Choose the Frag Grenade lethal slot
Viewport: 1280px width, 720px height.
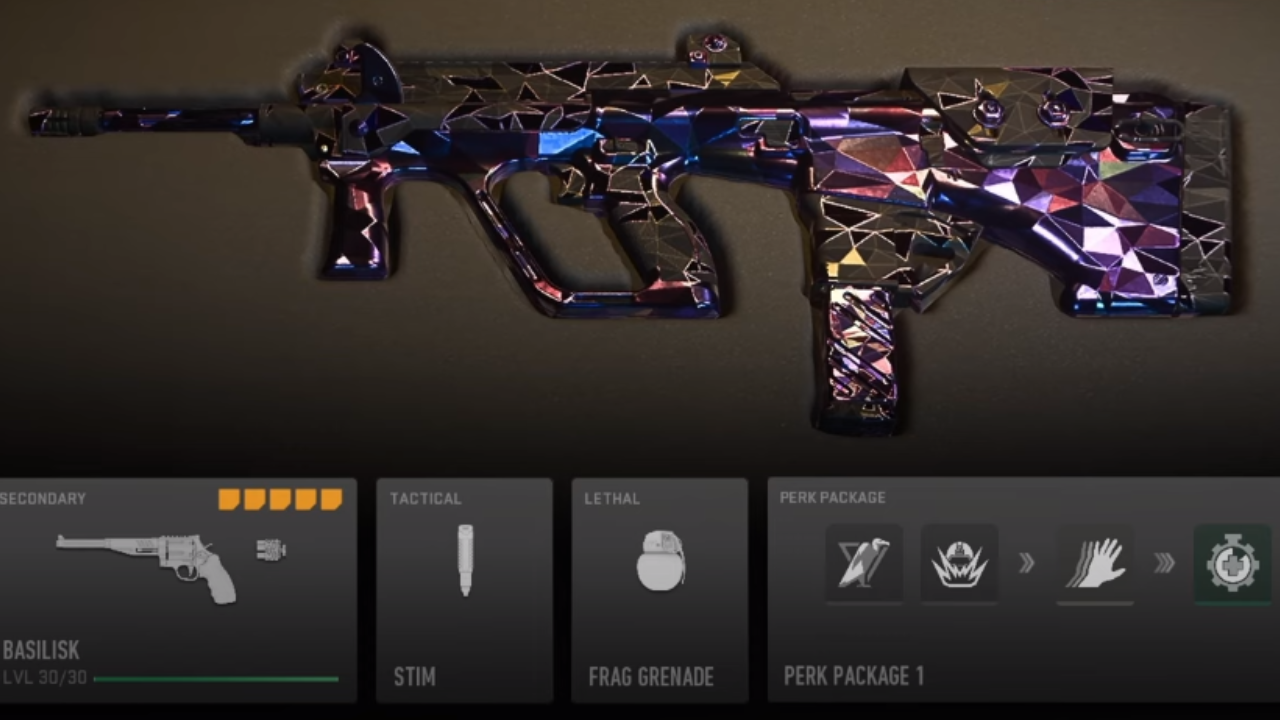point(659,590)
